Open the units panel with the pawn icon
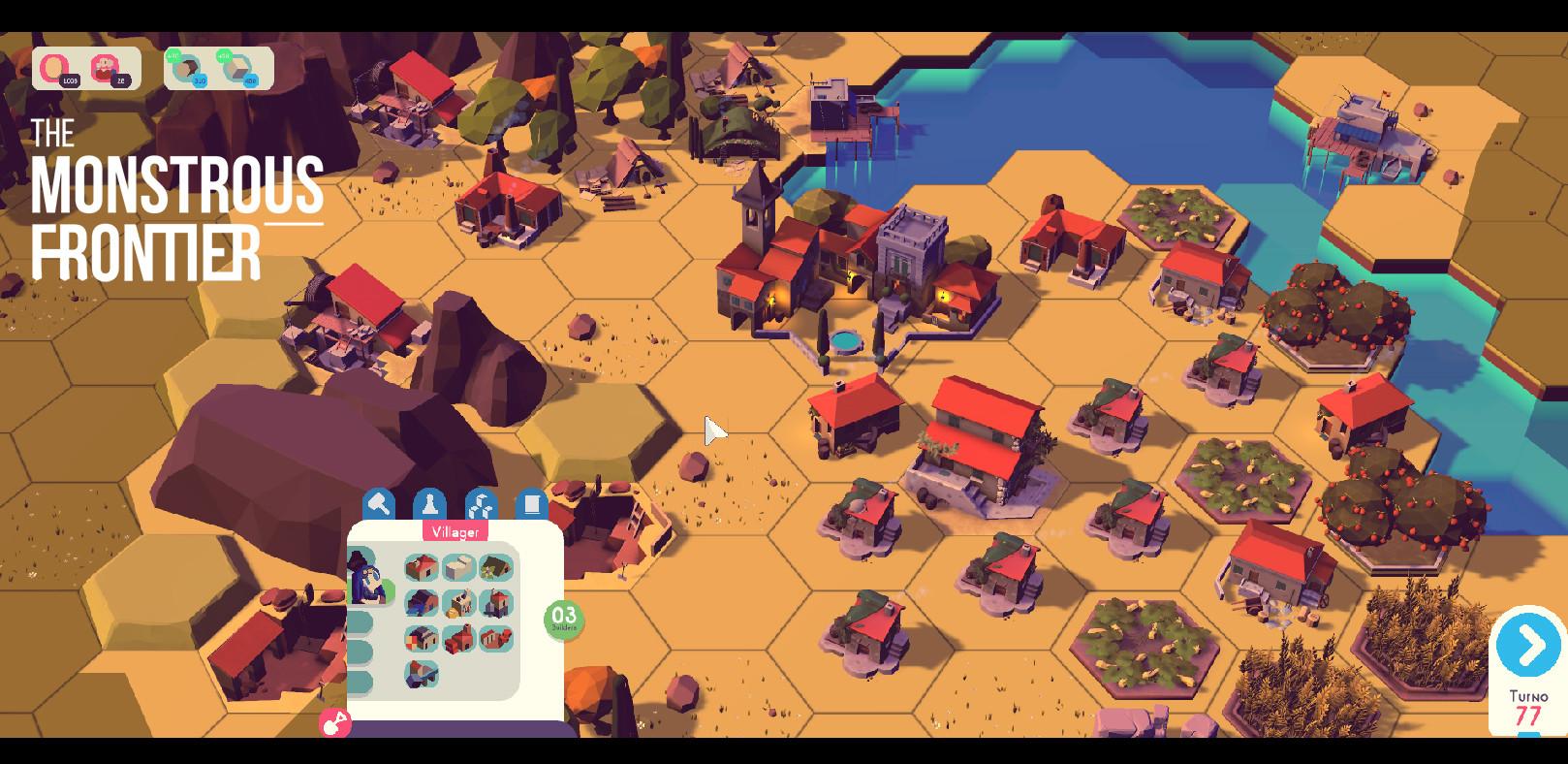 (x=427, y=504)
